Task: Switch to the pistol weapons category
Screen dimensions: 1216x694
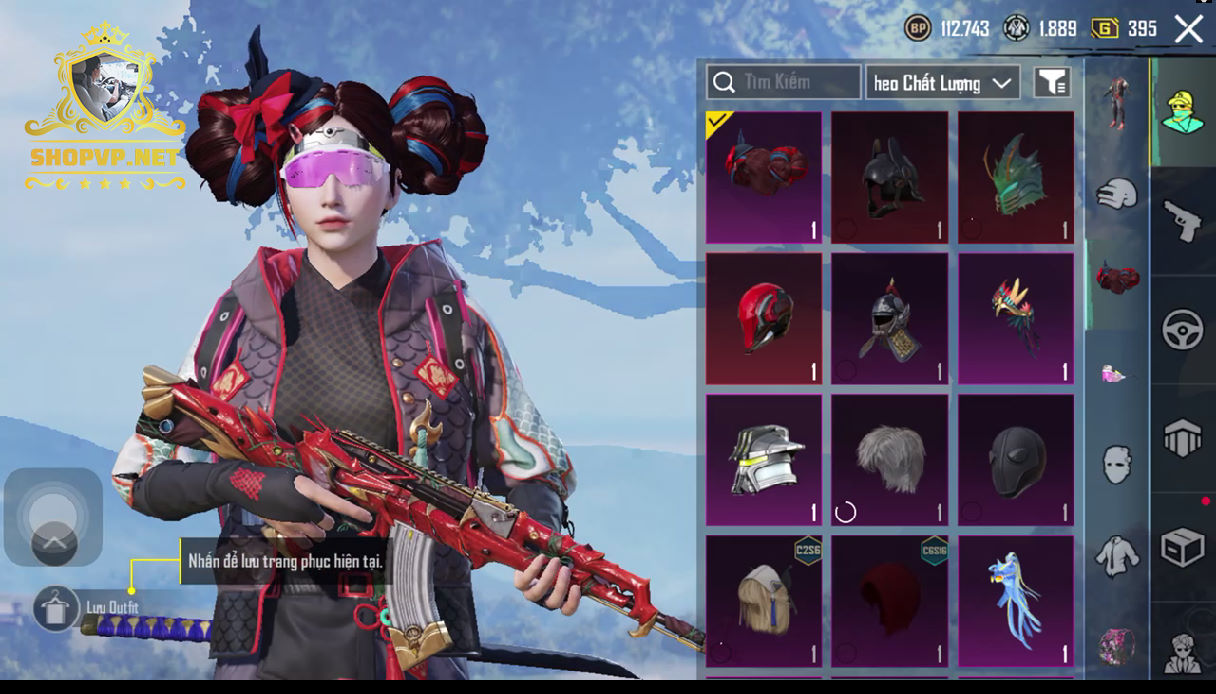Action: coord(1182,221)
